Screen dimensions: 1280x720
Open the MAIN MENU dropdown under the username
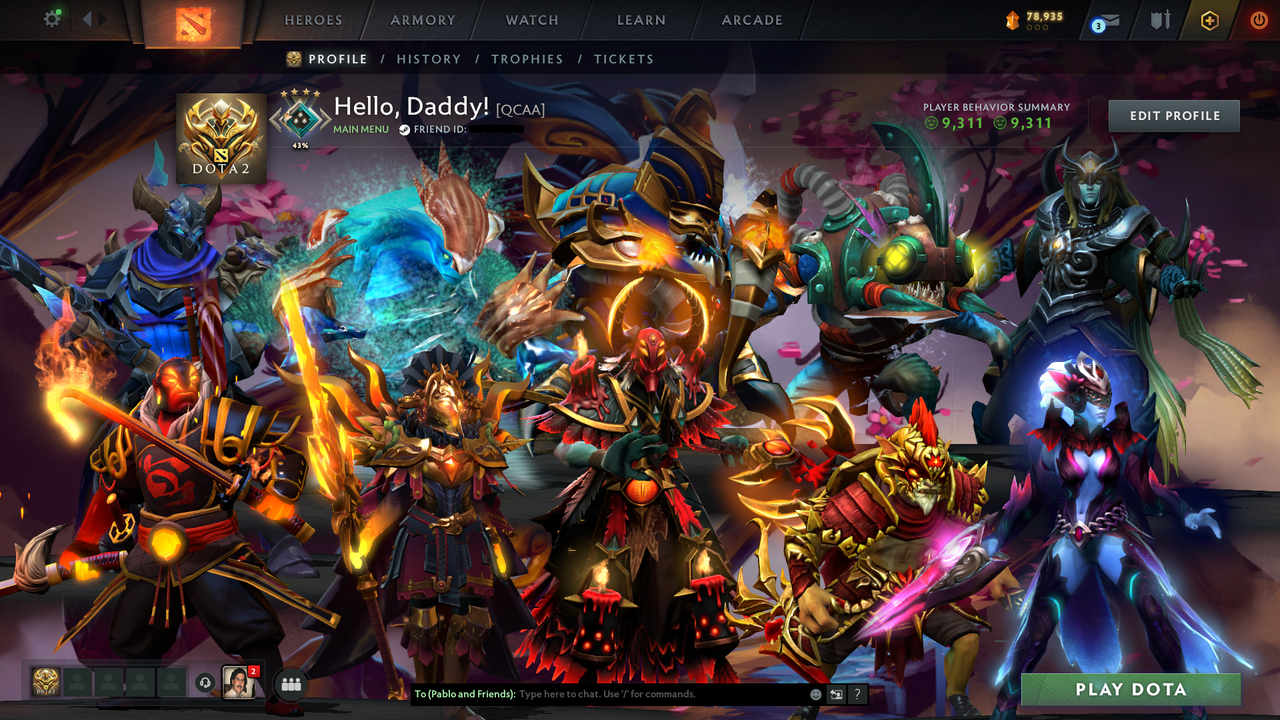360,129
